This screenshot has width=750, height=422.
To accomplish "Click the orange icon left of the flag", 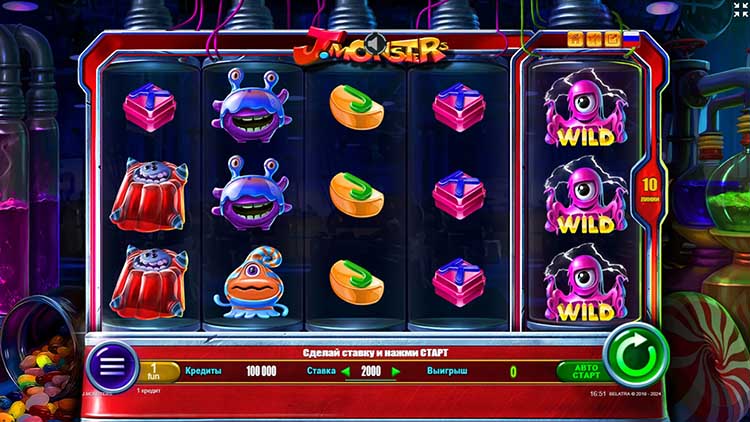I will pos(611,39).
